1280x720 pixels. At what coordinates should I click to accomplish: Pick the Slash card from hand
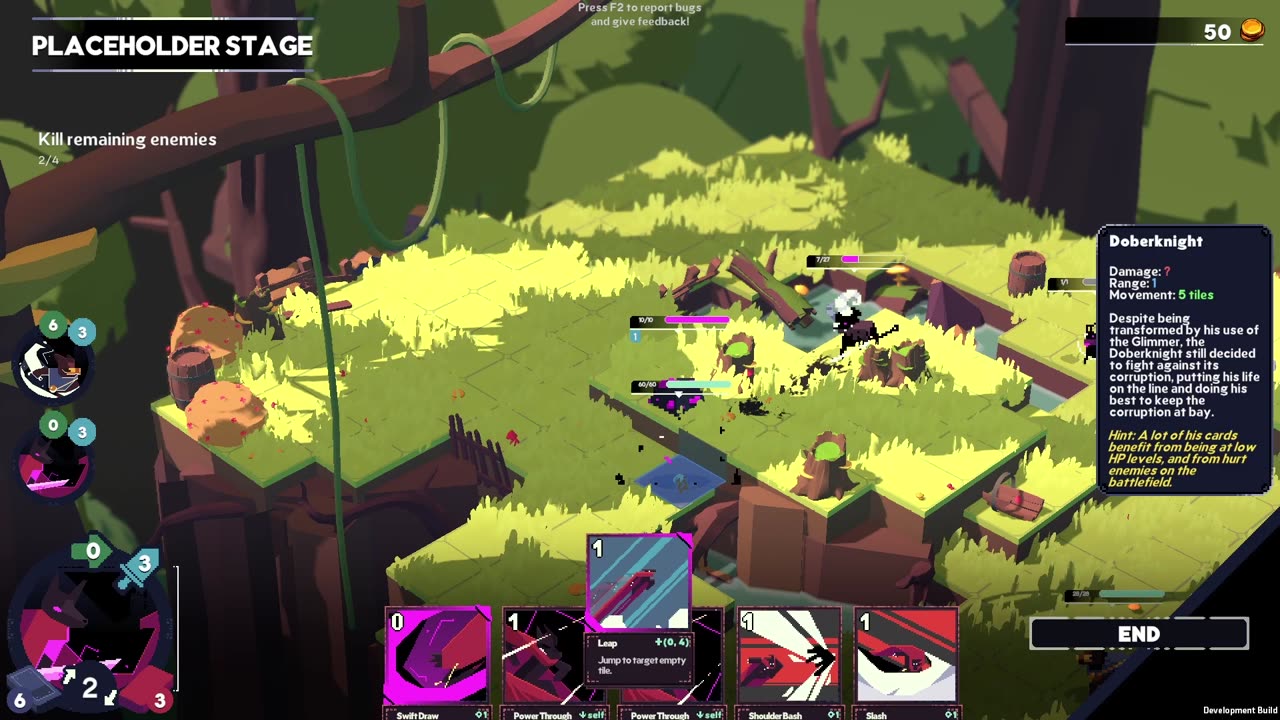906,655
